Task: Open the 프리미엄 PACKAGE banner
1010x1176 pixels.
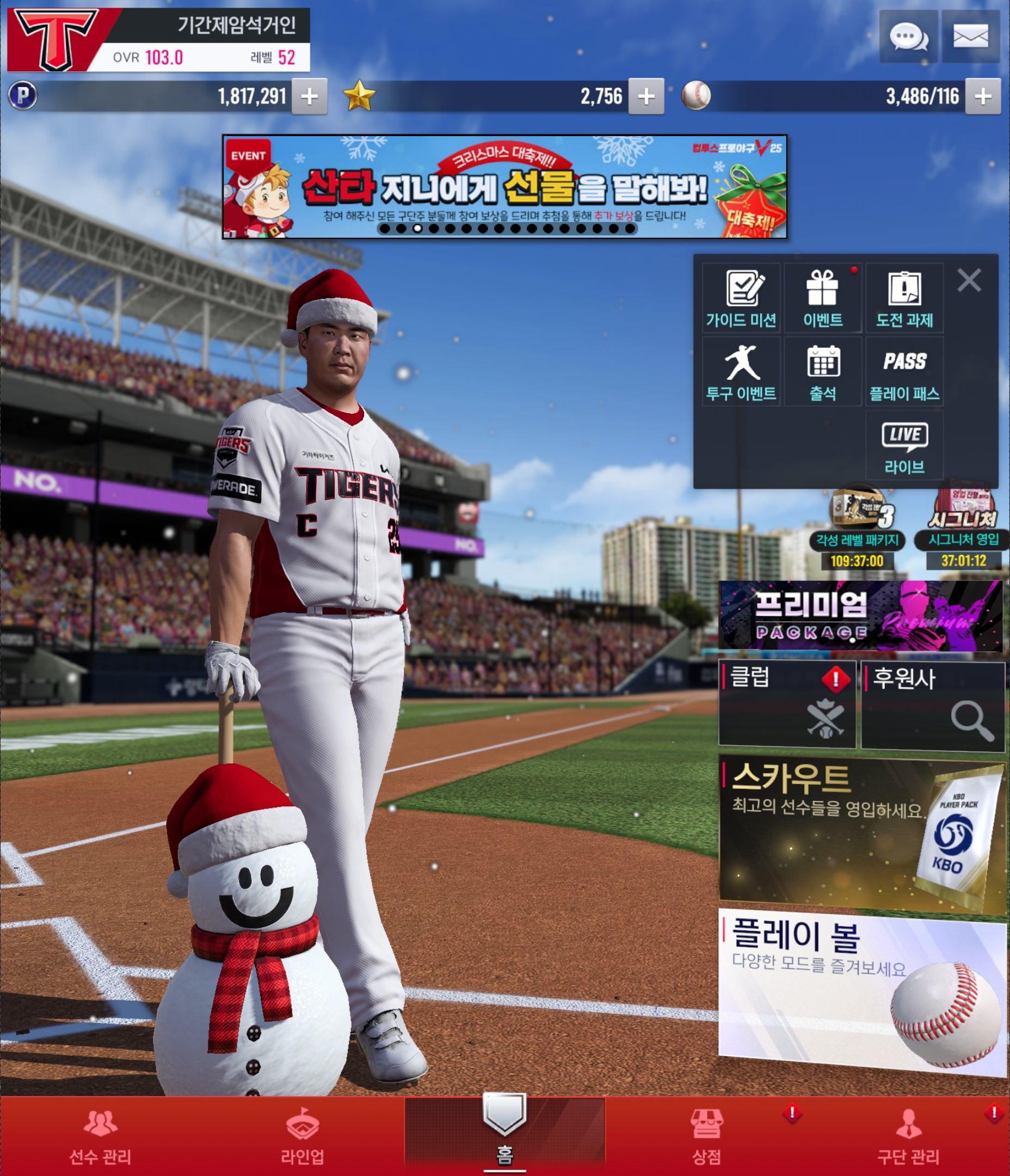Action: pyautogui.click(x=860, y=615)
